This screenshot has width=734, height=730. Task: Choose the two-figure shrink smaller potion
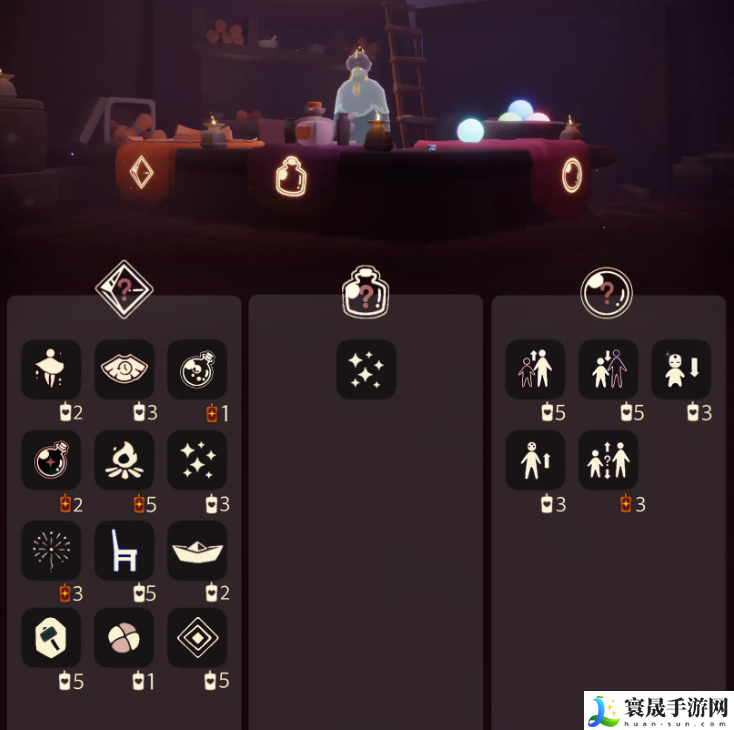(x=608, y=369)
